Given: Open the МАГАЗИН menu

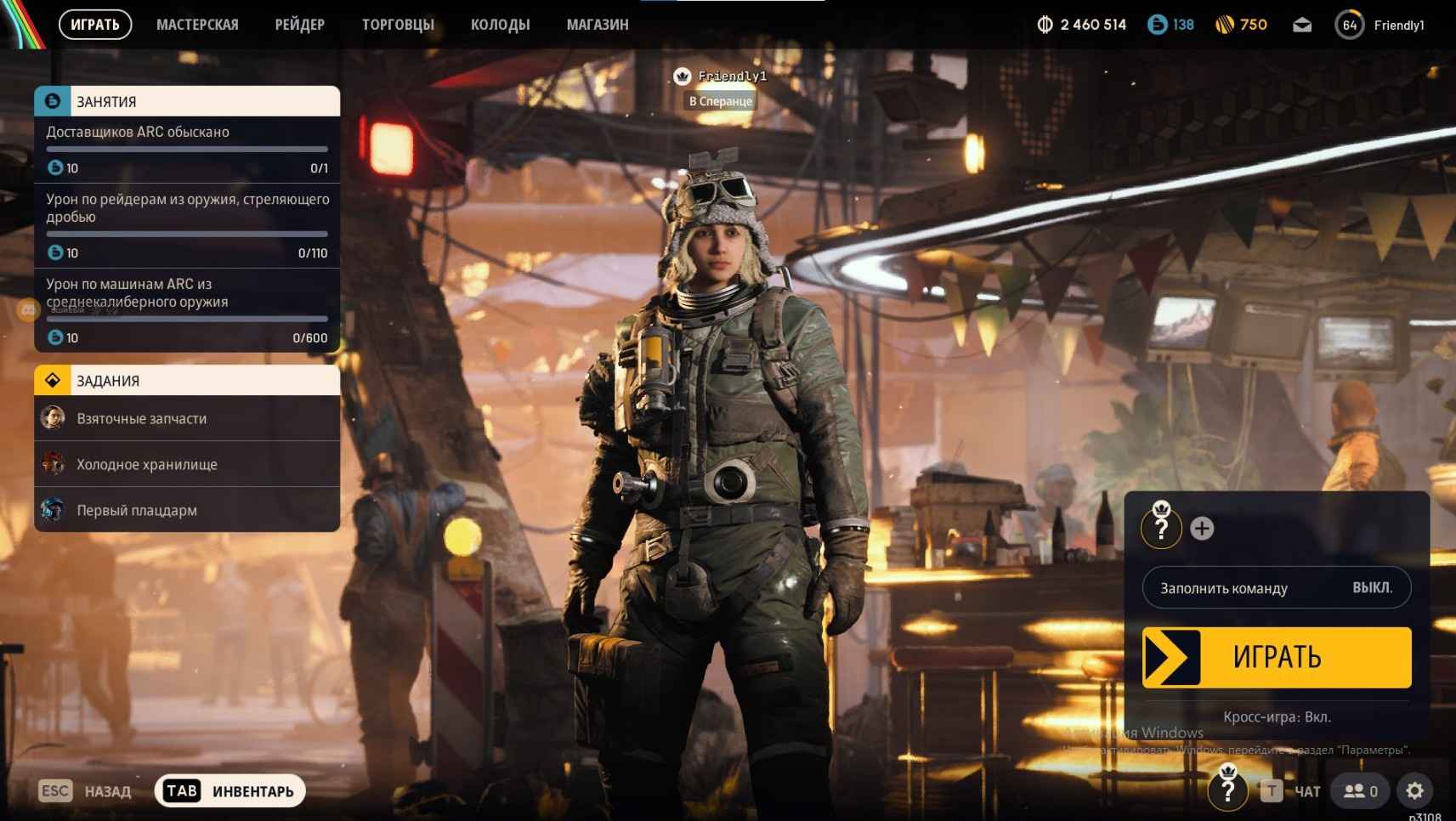Looking at the screenshot, I should click(598, 24).
